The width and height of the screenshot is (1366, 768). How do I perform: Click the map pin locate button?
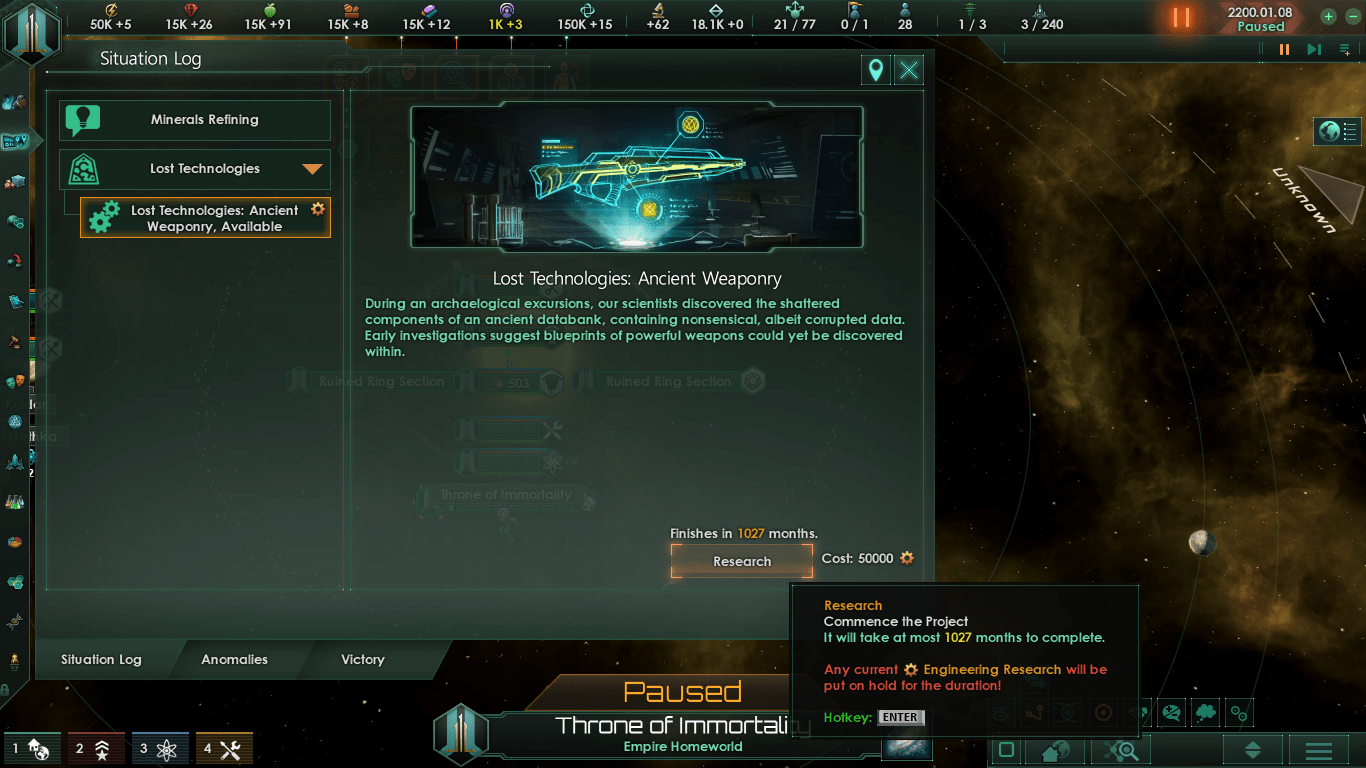pos(876,70)
